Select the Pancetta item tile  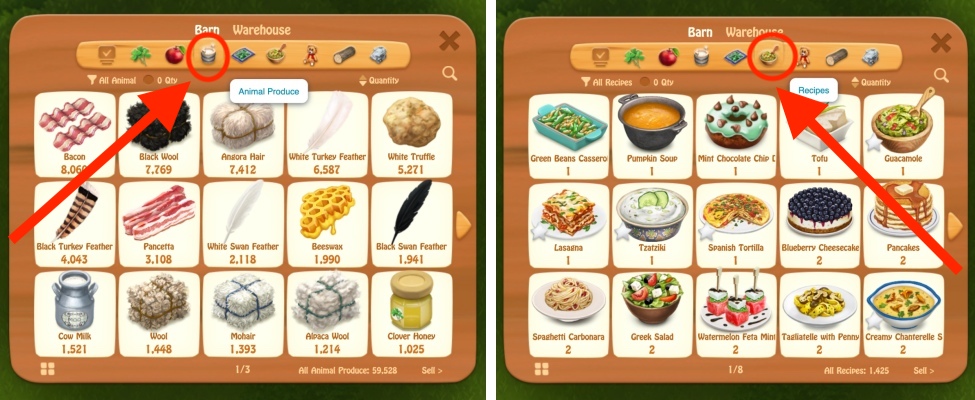(158, 222)
